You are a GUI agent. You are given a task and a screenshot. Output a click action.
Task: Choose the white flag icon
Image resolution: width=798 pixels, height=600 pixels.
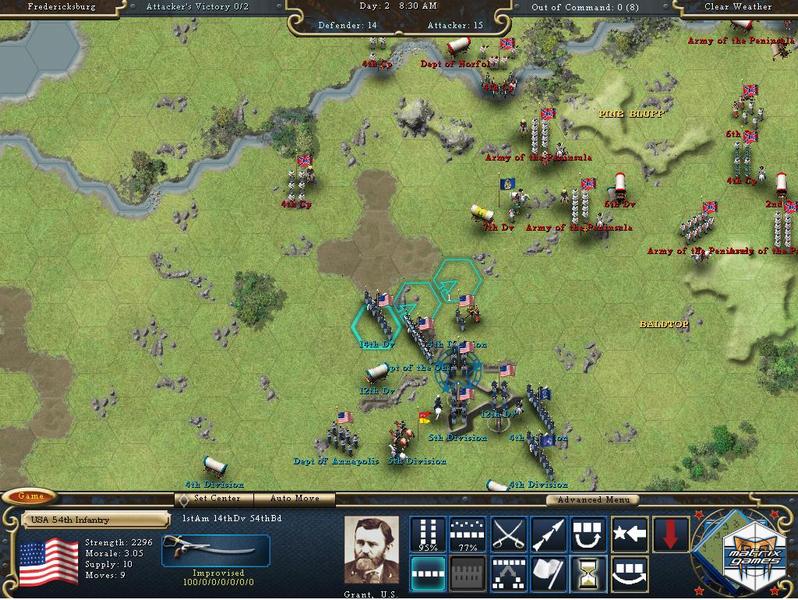549,573
